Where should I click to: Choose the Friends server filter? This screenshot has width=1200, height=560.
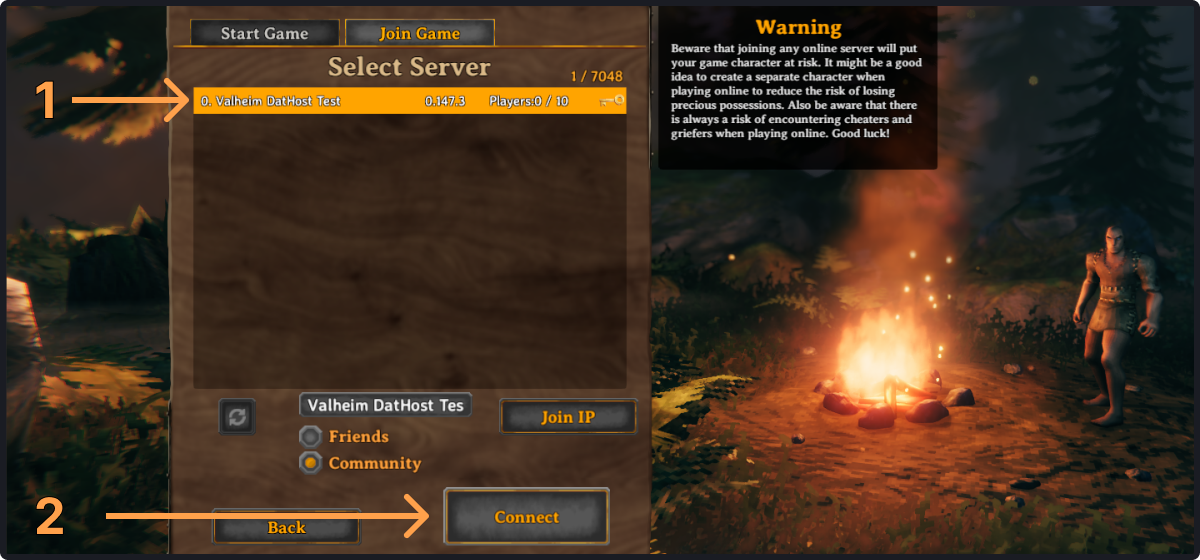point(312,437)
